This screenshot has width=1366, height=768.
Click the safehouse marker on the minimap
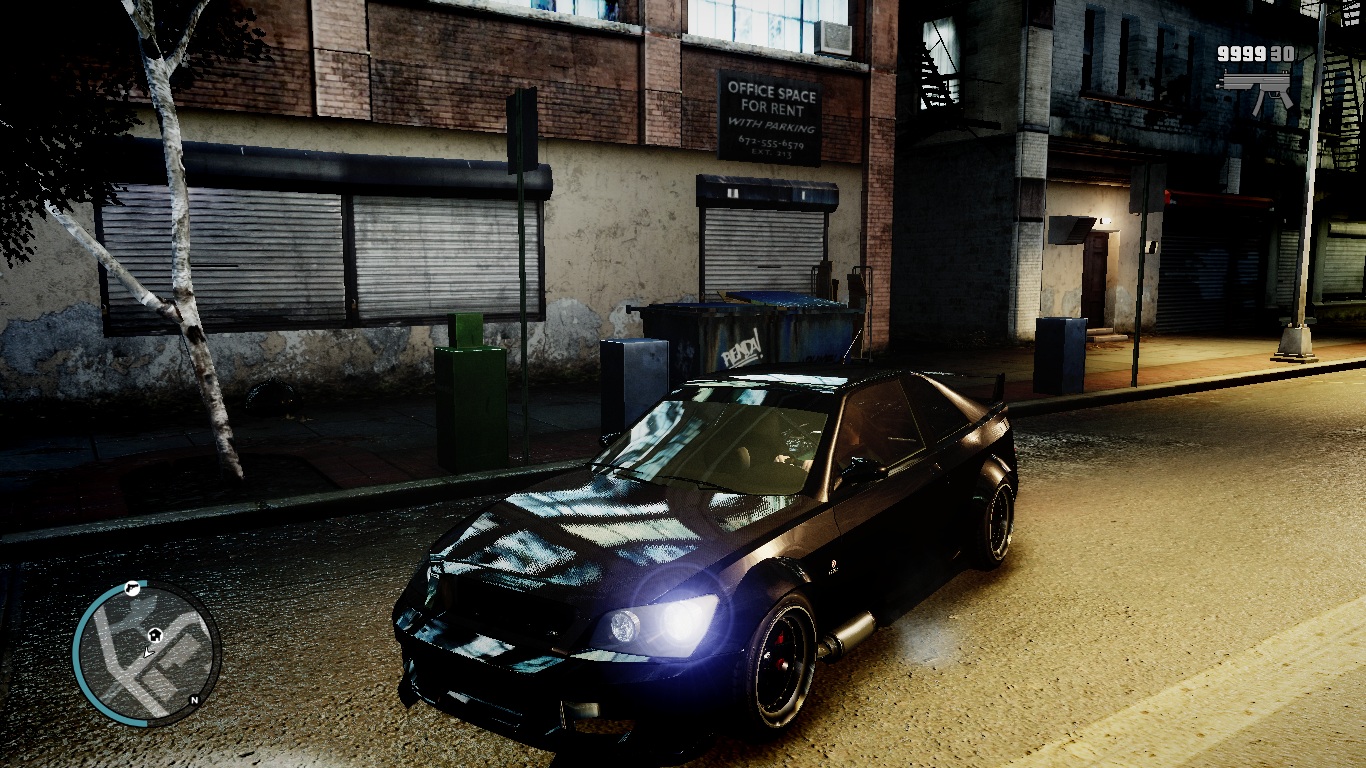[155, 634]
